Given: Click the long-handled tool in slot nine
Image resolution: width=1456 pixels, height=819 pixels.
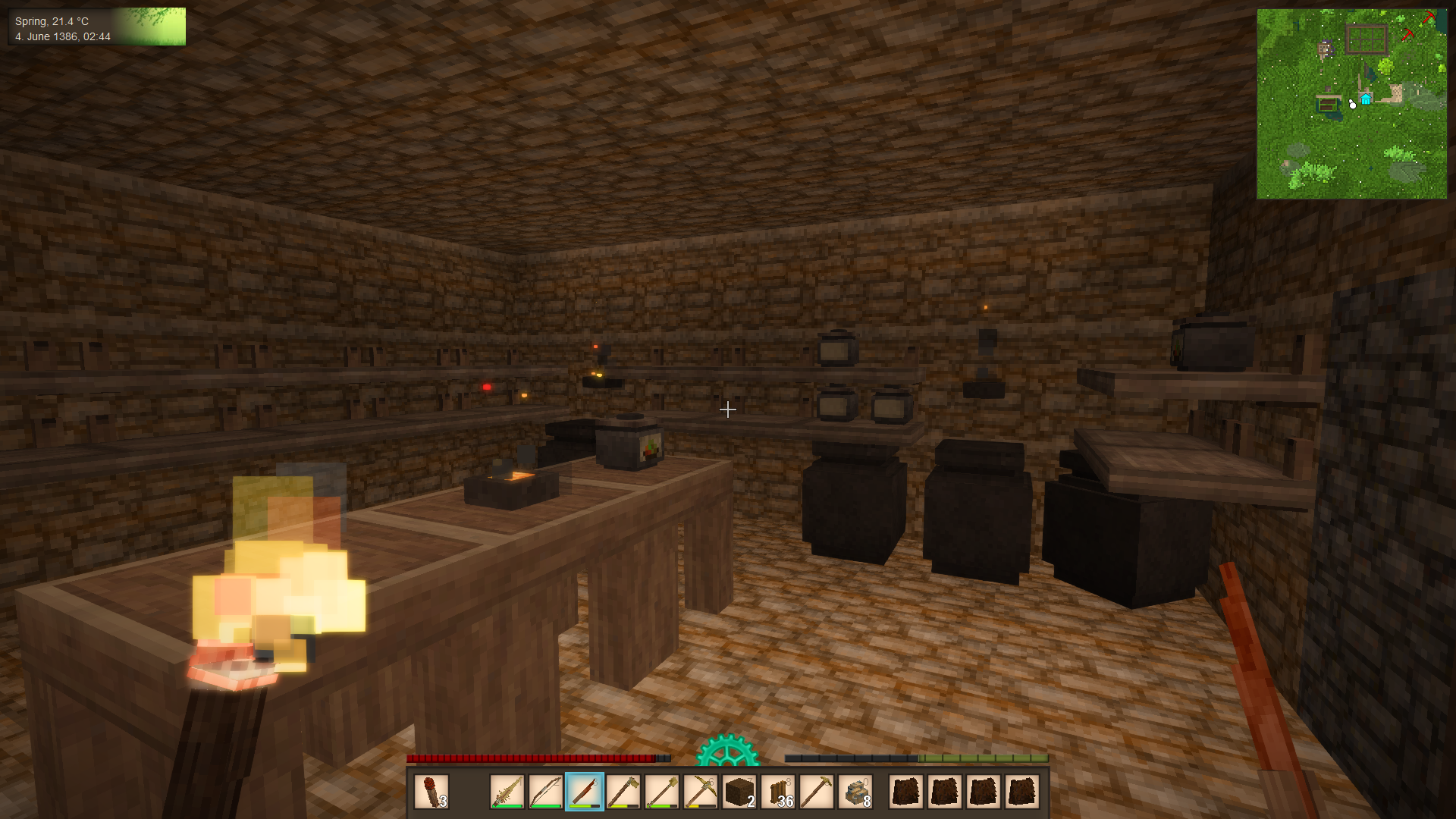Looking at the screenshot, I should [817, 792].
